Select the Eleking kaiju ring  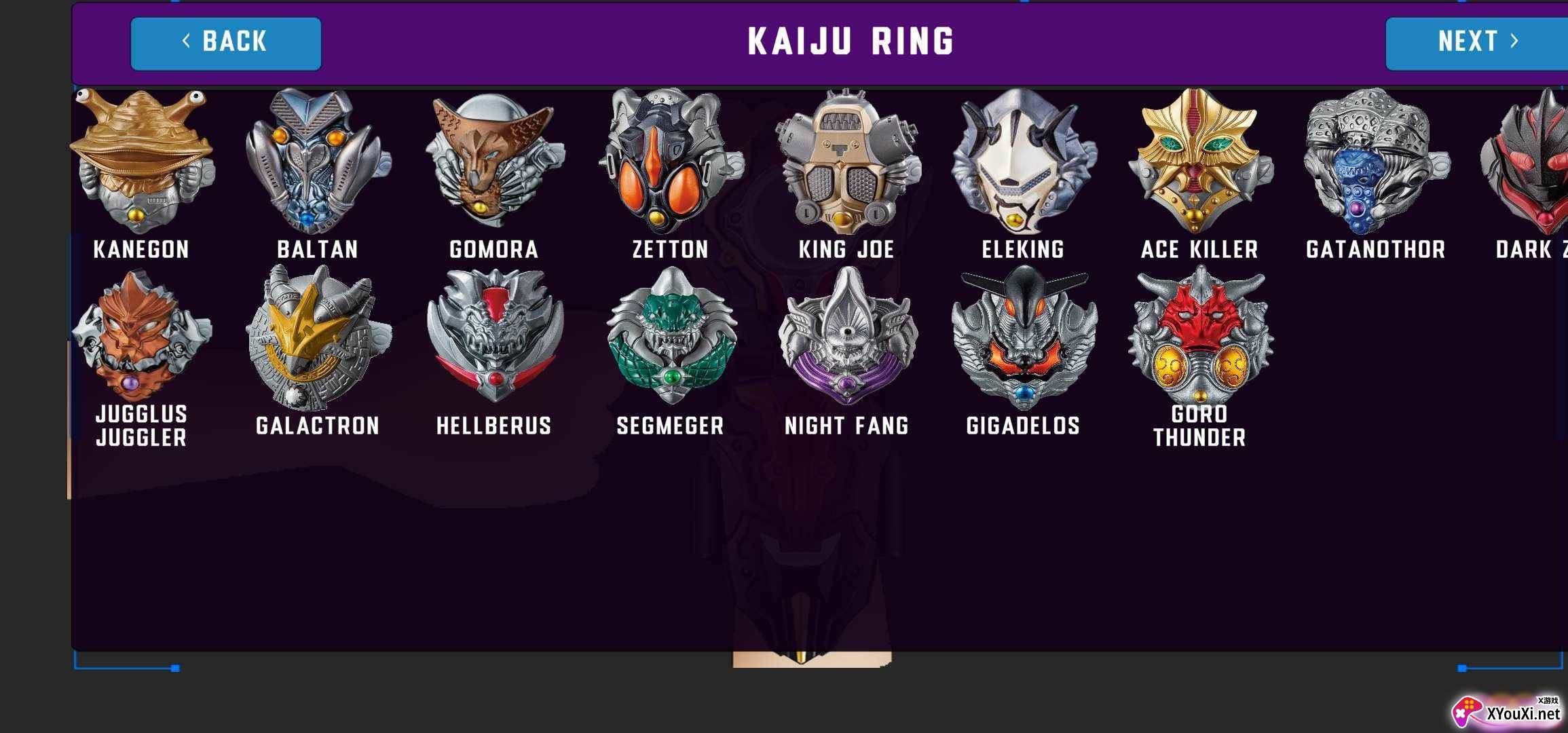1023,162
